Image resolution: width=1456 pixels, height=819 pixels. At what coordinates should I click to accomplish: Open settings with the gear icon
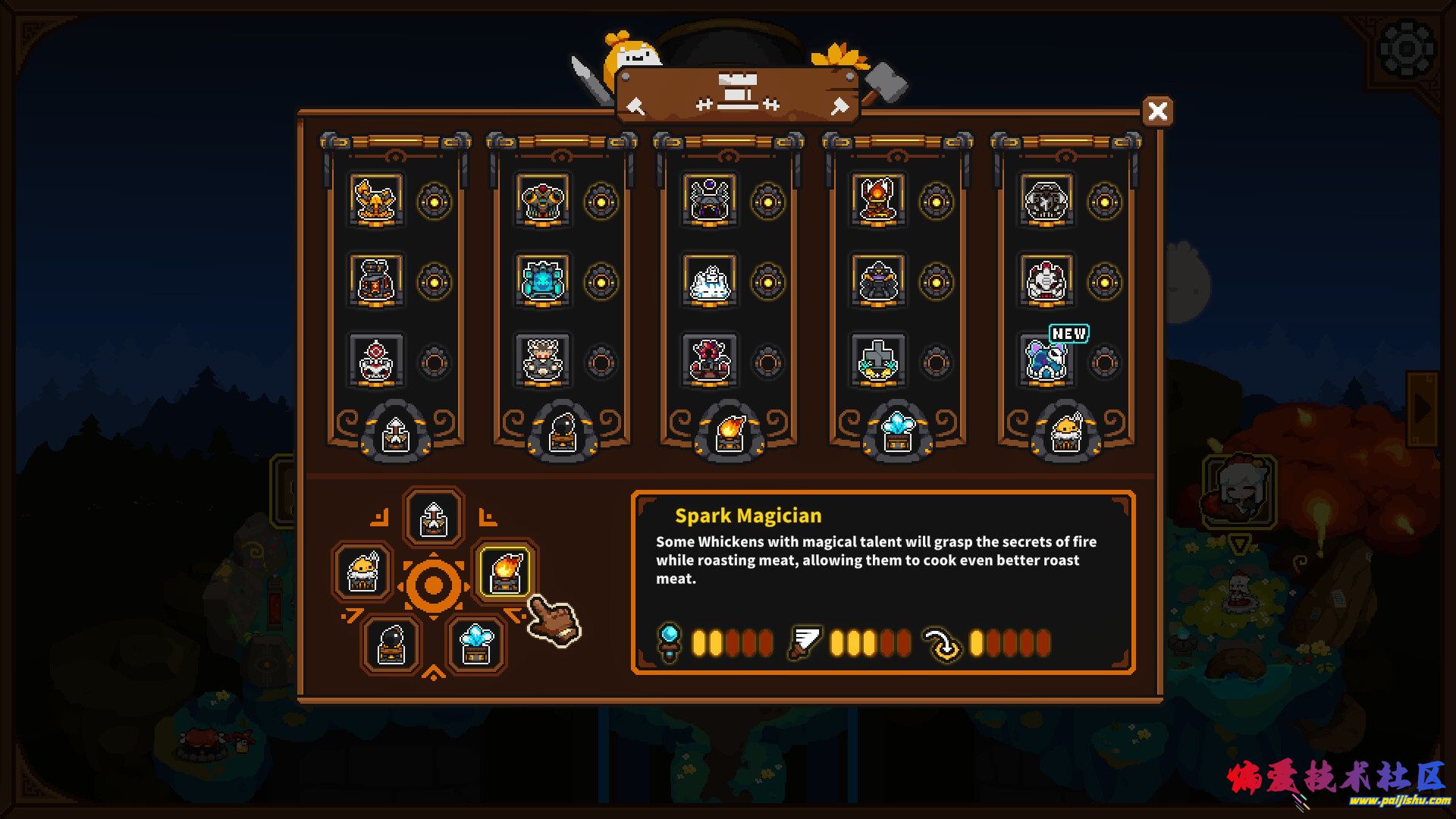(1406, 50)
